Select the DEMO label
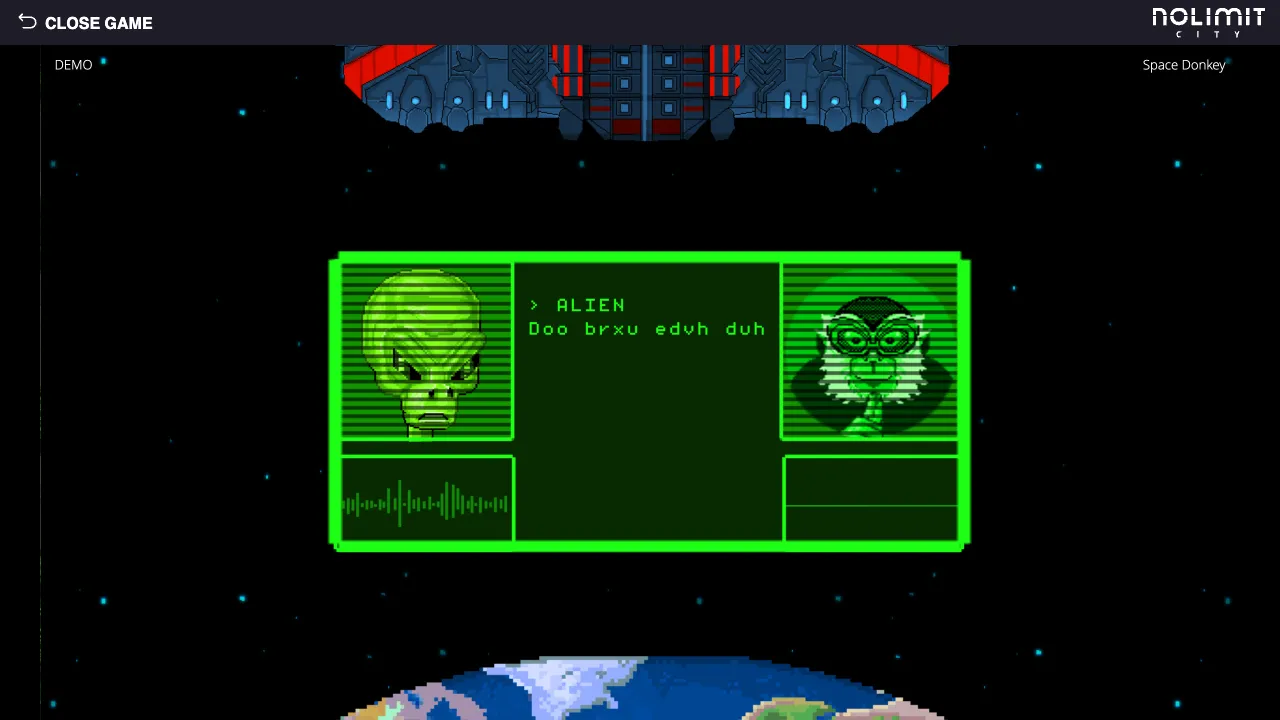Viewport: 1280px width, 720px height. [x=73, y=64]
